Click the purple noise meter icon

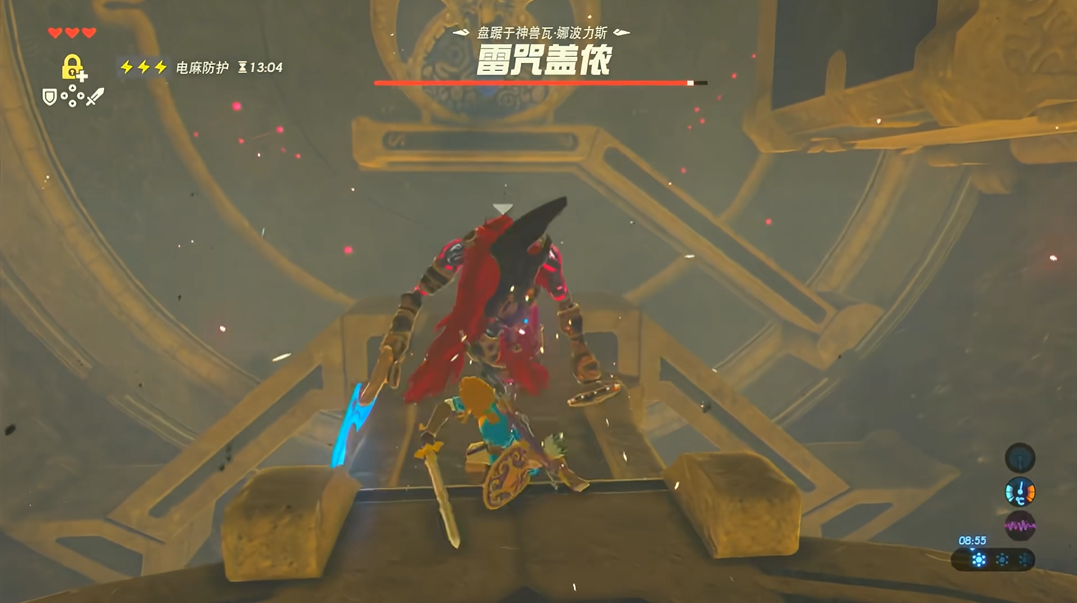click(x=1020, y=525)
